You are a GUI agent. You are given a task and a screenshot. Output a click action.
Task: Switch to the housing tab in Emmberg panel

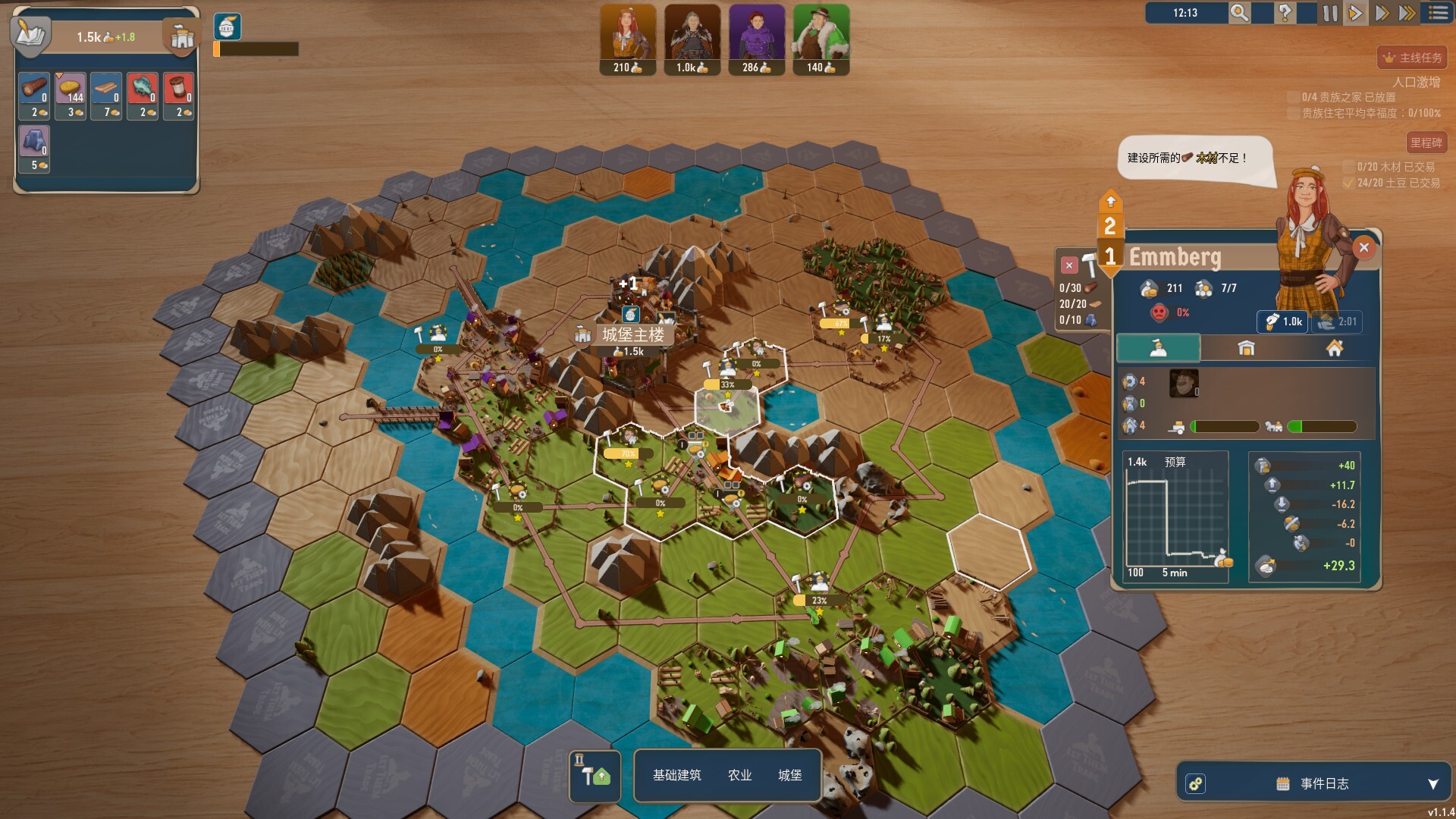(x=1335, y=348)
